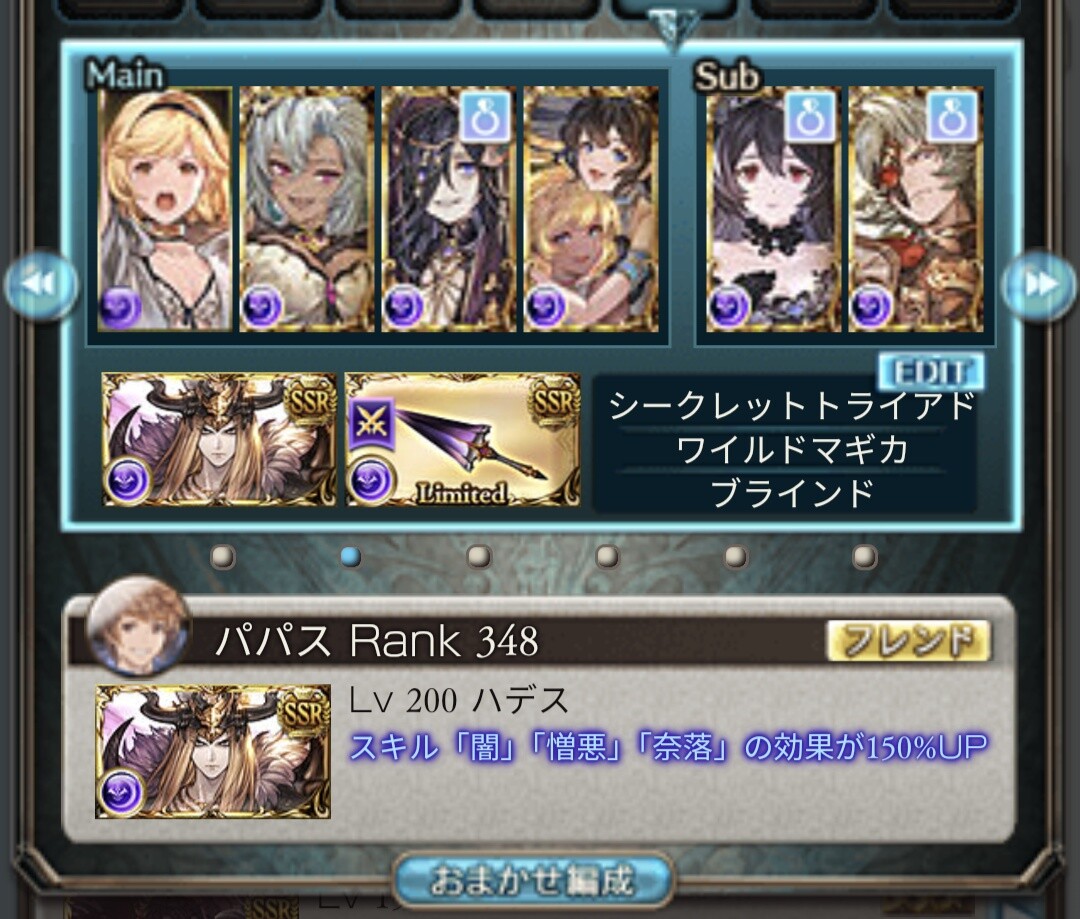Choose the black-haired main party member with ring
The image size is (1080, 919).
[x=449, y=209]
